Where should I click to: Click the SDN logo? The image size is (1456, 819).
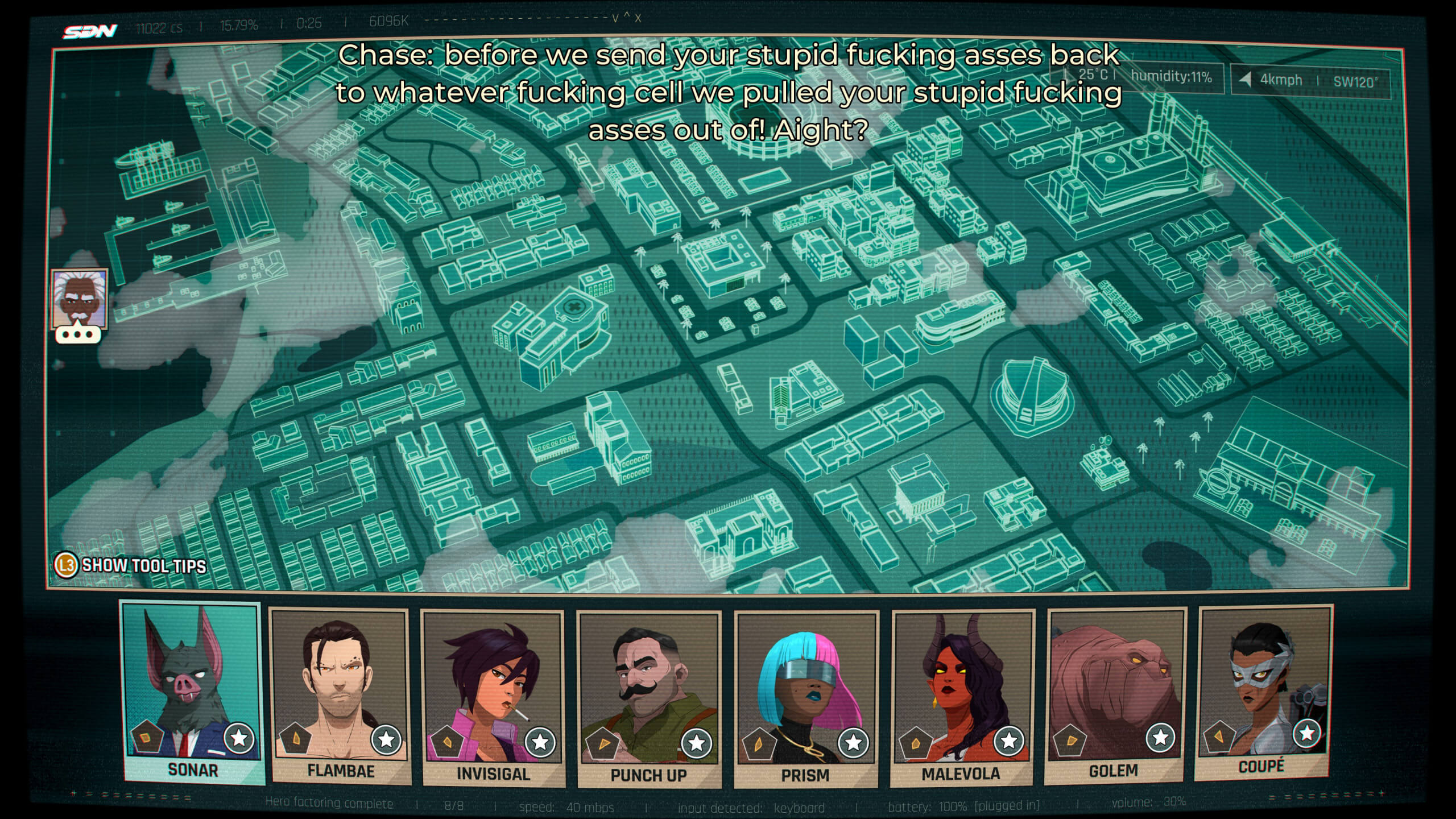coord(90,31)
